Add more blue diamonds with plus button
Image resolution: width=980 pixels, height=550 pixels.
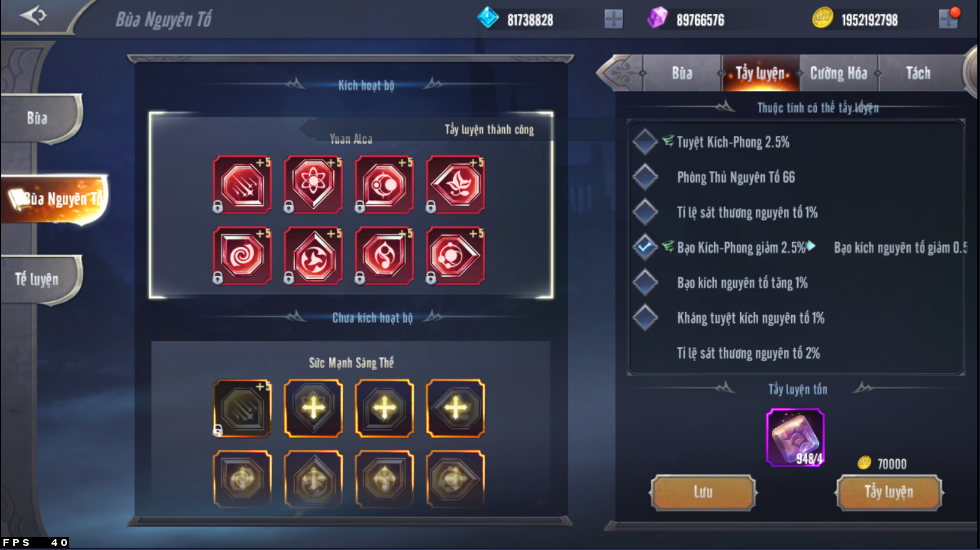point(613,19)
